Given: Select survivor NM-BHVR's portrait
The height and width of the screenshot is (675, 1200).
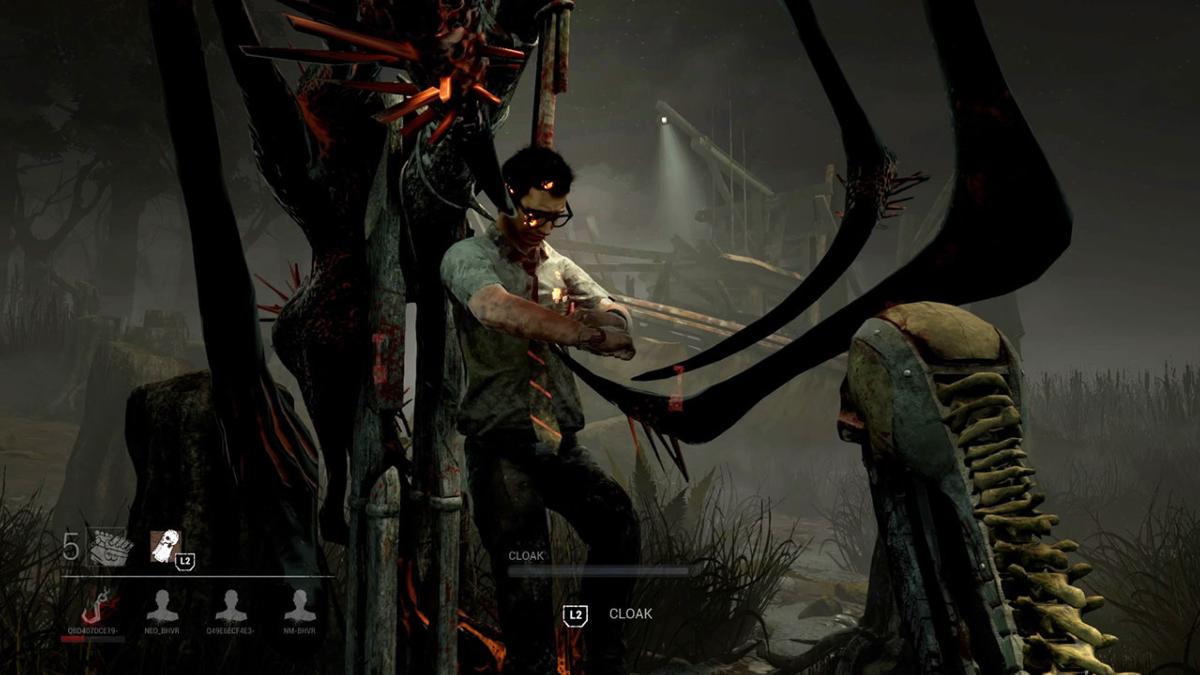Looking at the screenshot, I should [299, 605].
